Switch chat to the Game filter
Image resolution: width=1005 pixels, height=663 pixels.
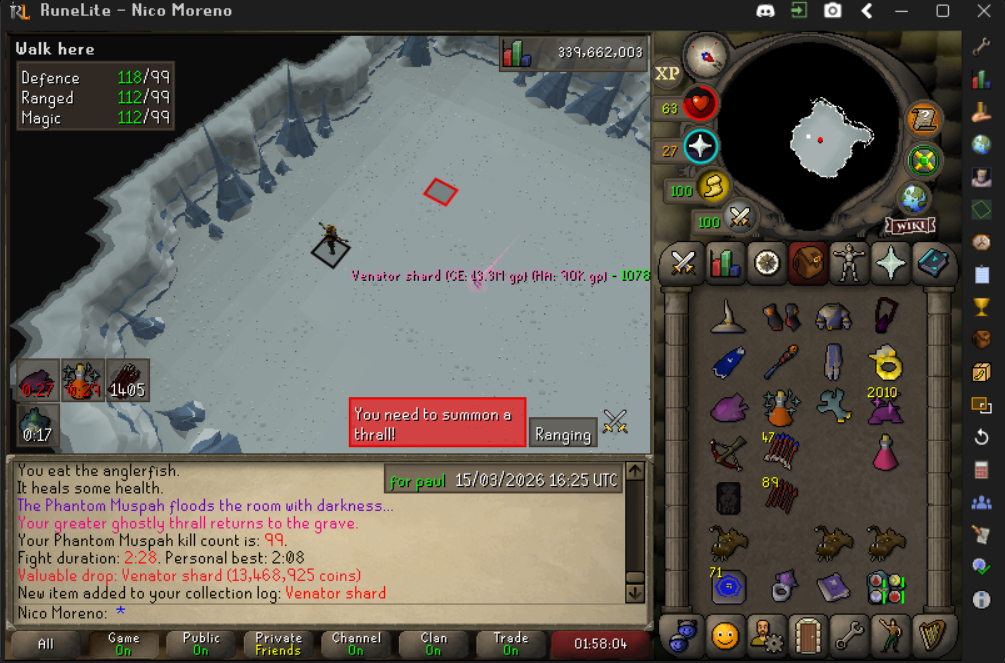(x=123, y=643)
